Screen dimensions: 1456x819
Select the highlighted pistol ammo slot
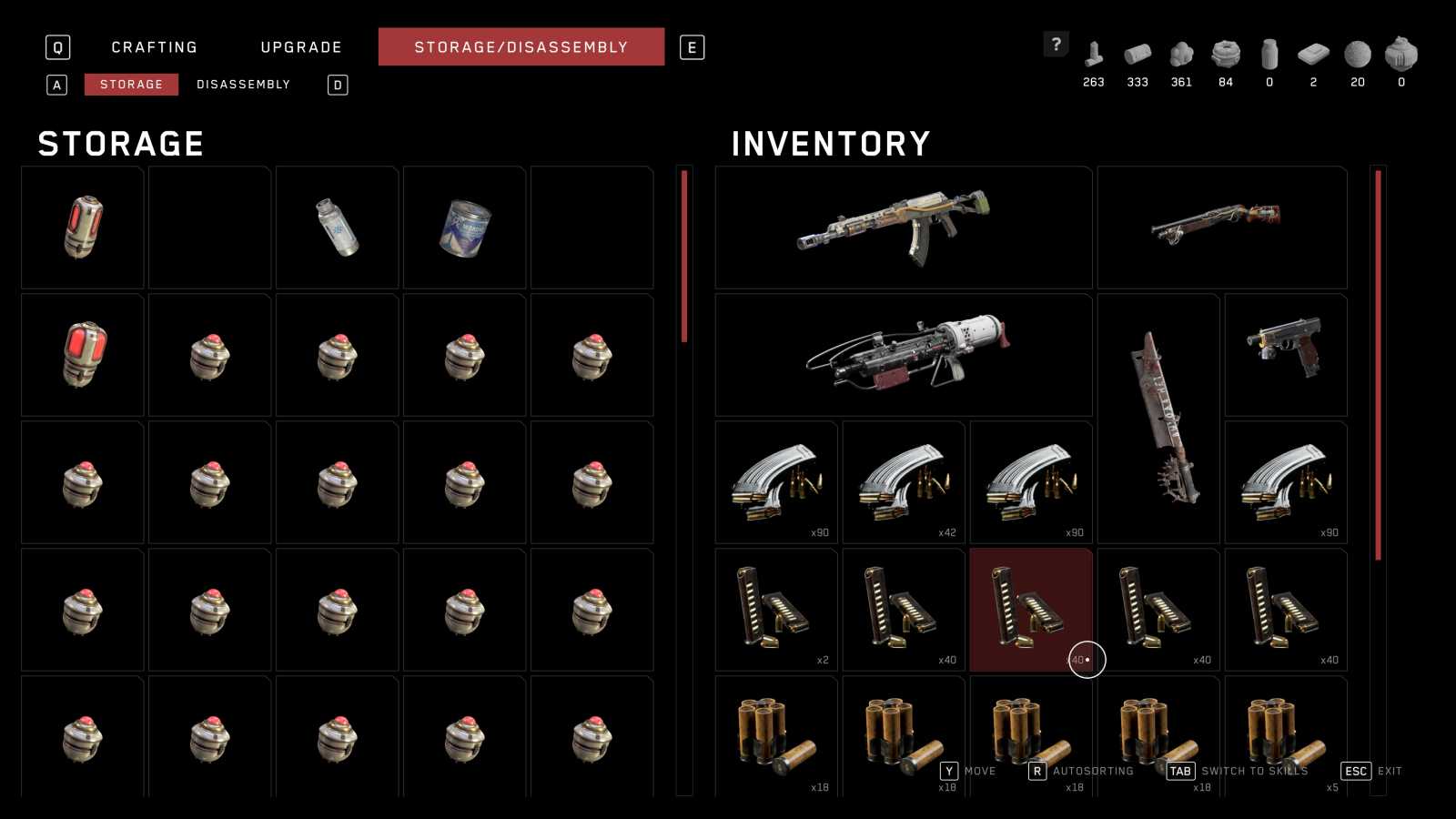[x=1030, y=610]
